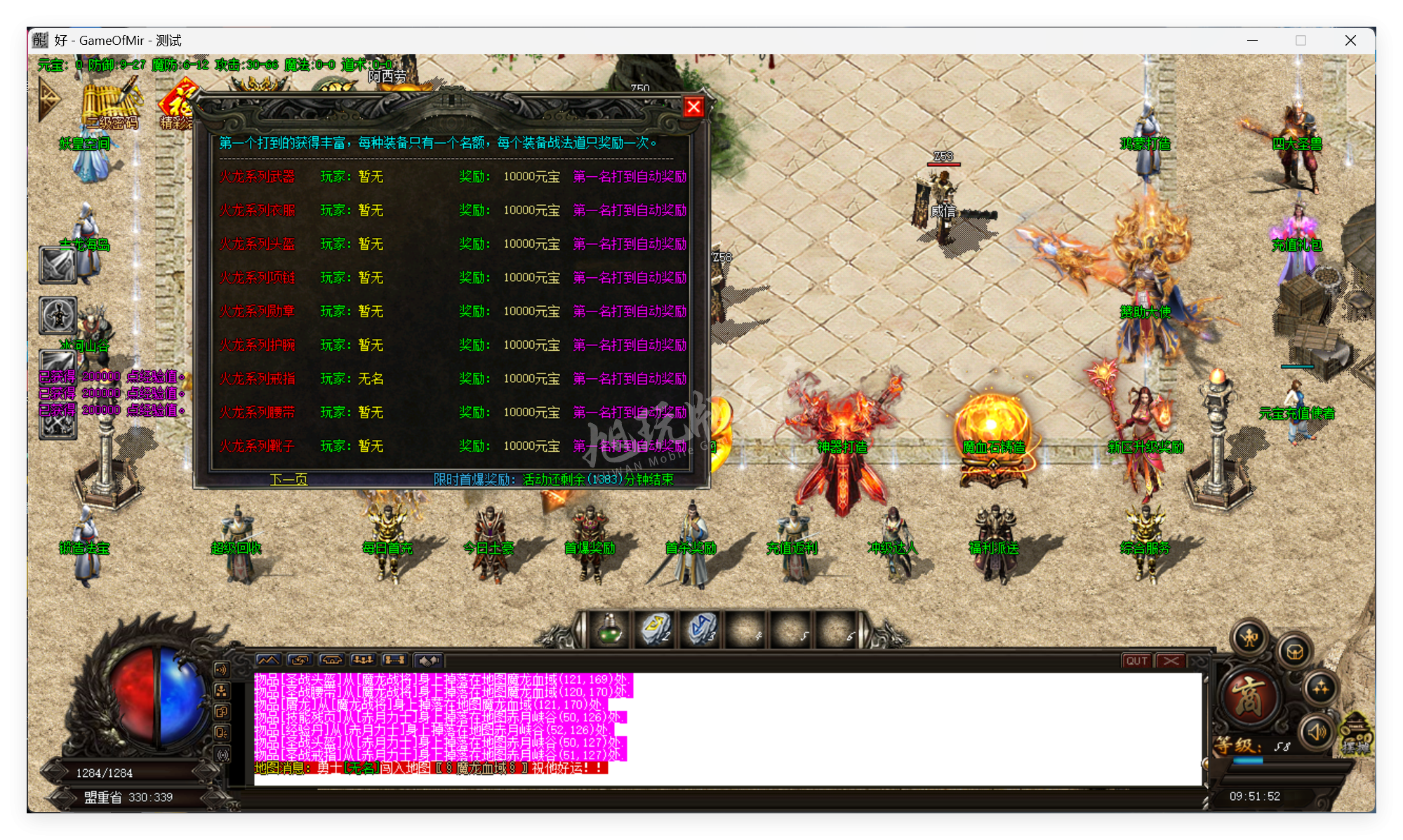The width and height of the screenshot is (1403, 840).
Task: Select the 火龙系列武器 reward row
Action: pos(257,177)
